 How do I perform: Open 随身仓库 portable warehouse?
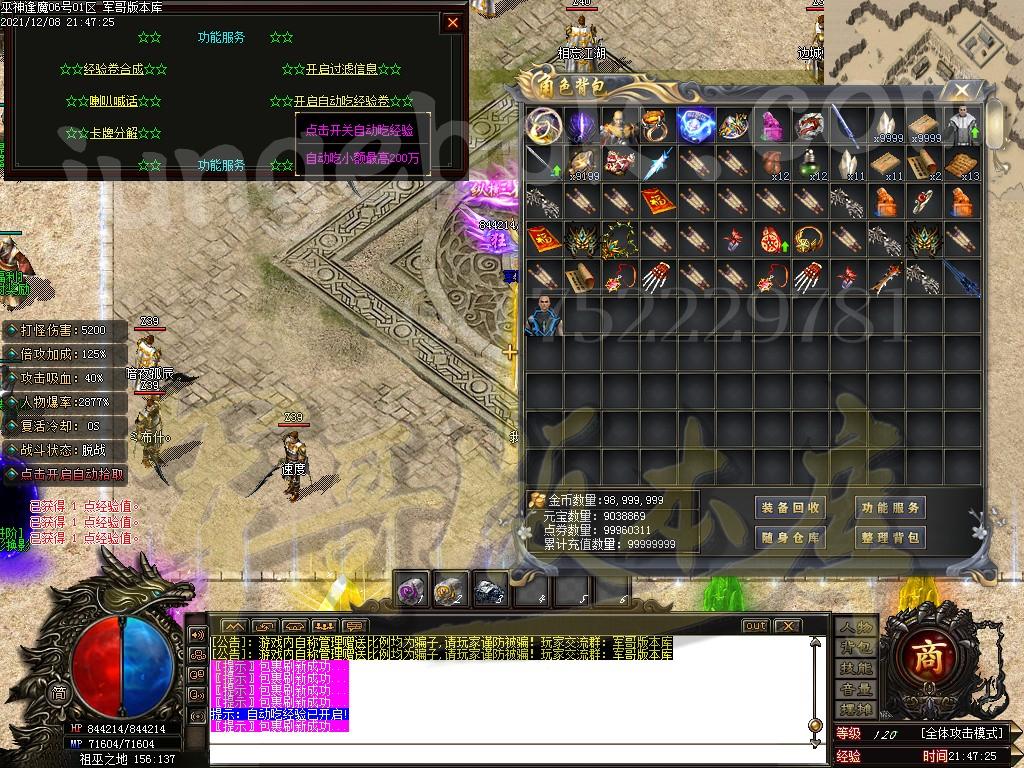click(790, 538)
